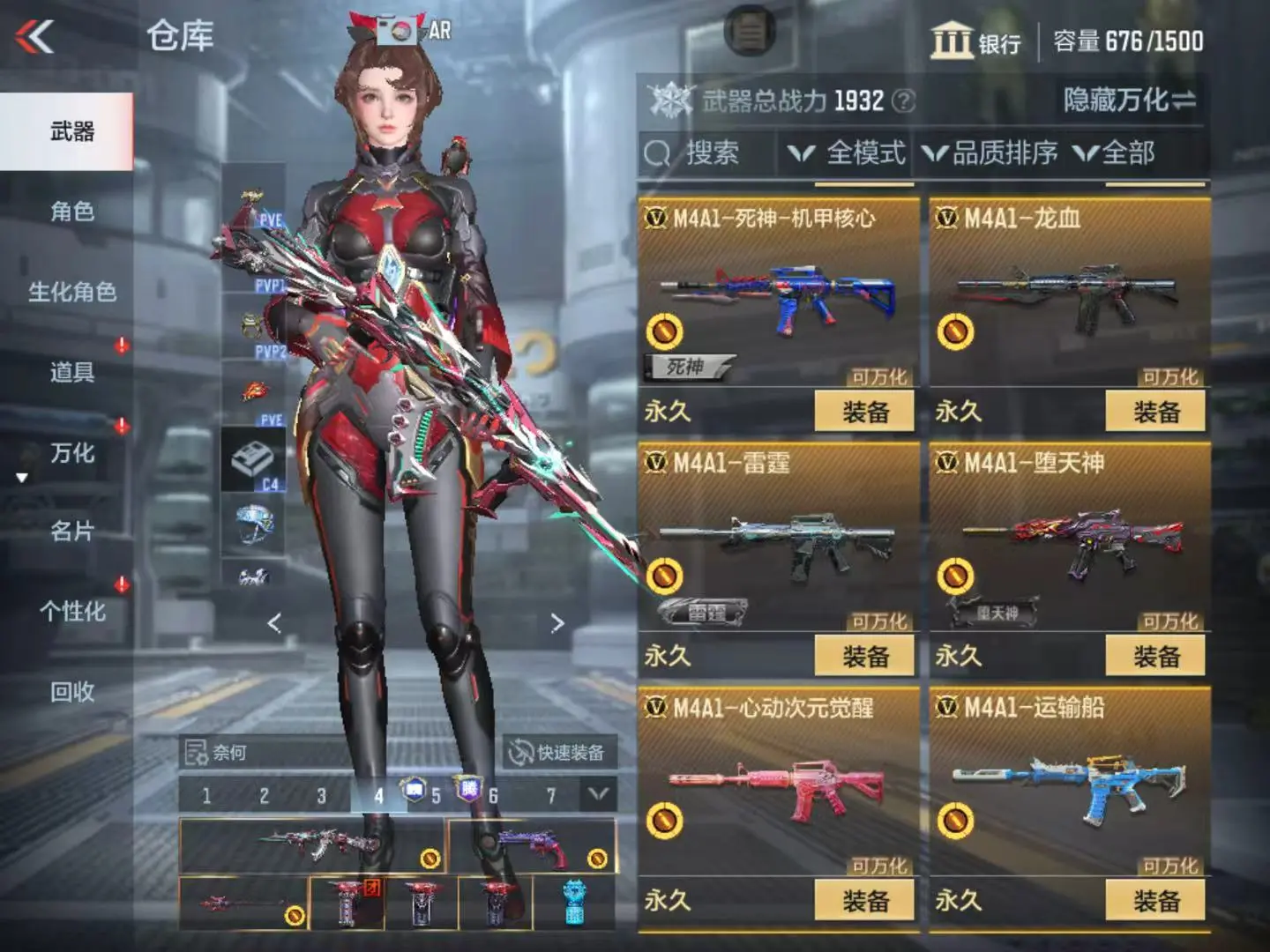Open 快速装备 quick equip
Viewport: 1270px width, 952px height.
(x=558, y=753)
